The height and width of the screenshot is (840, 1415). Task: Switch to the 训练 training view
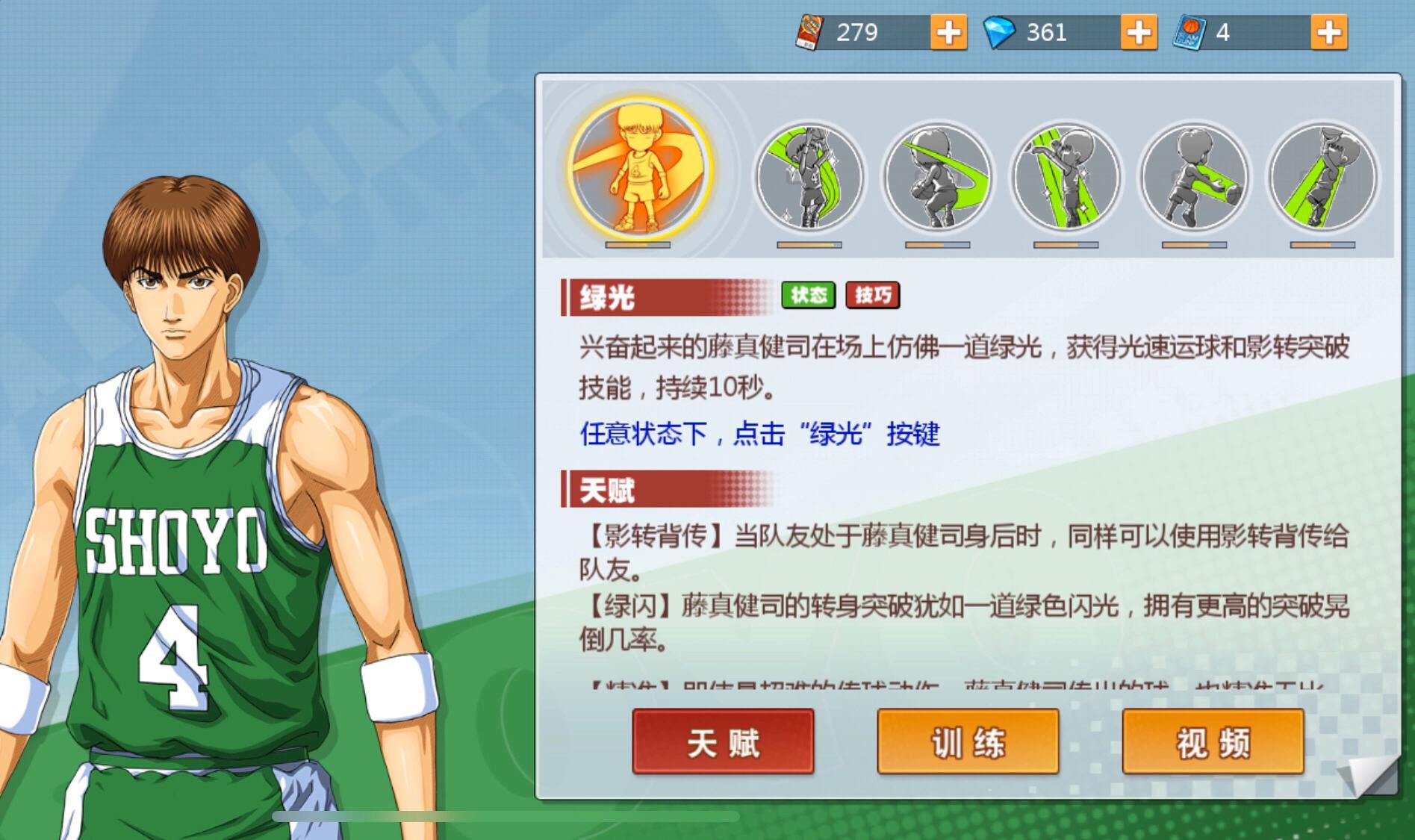click(x=967, y=742)
